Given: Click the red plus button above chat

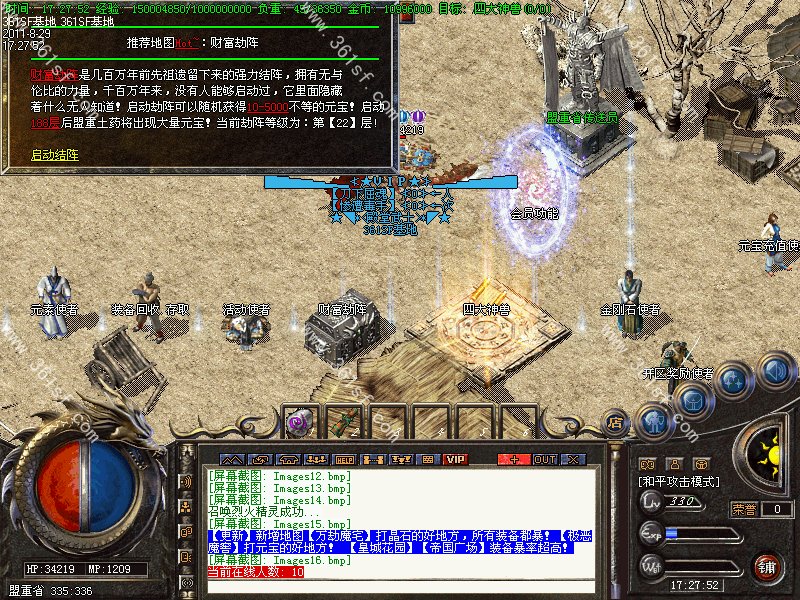Looking at the screenshot, I should coord(514,459).
